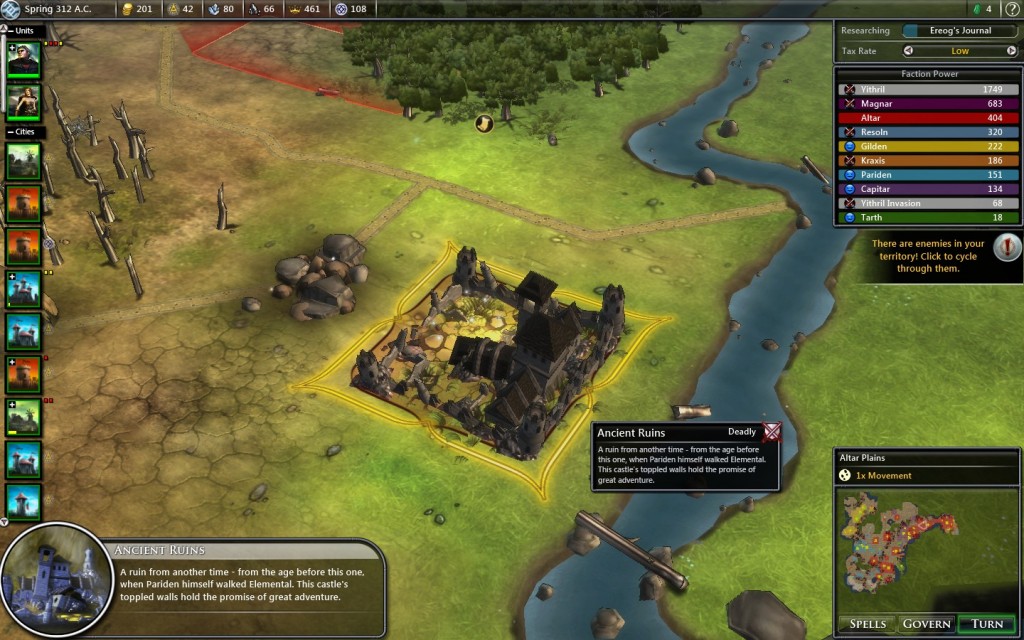End the turn with the Turn button
The image size is (1024, 640).
pyautogui.click(x=987, y=623)
